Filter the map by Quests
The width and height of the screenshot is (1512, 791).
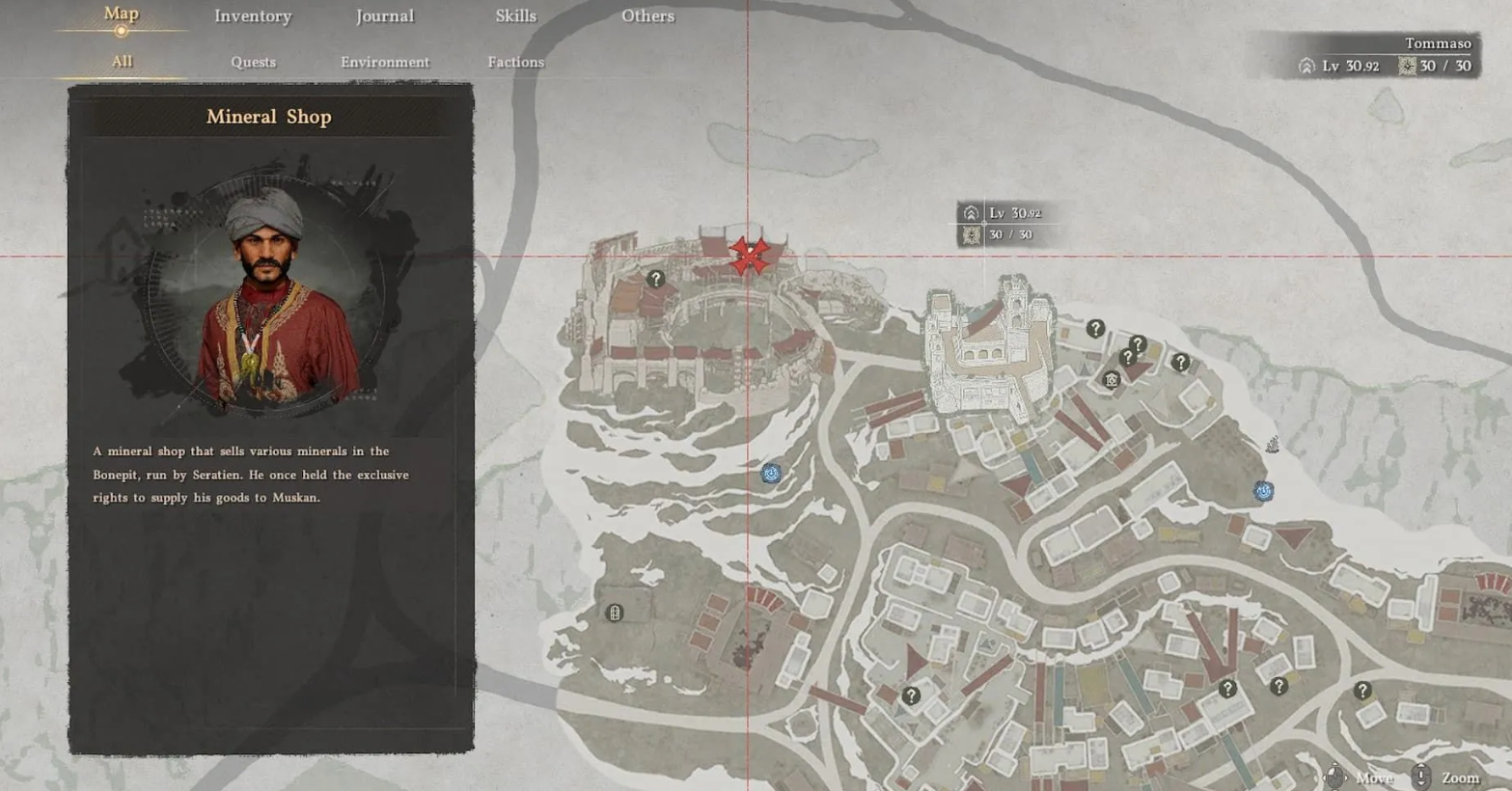(x=253, y=62)
